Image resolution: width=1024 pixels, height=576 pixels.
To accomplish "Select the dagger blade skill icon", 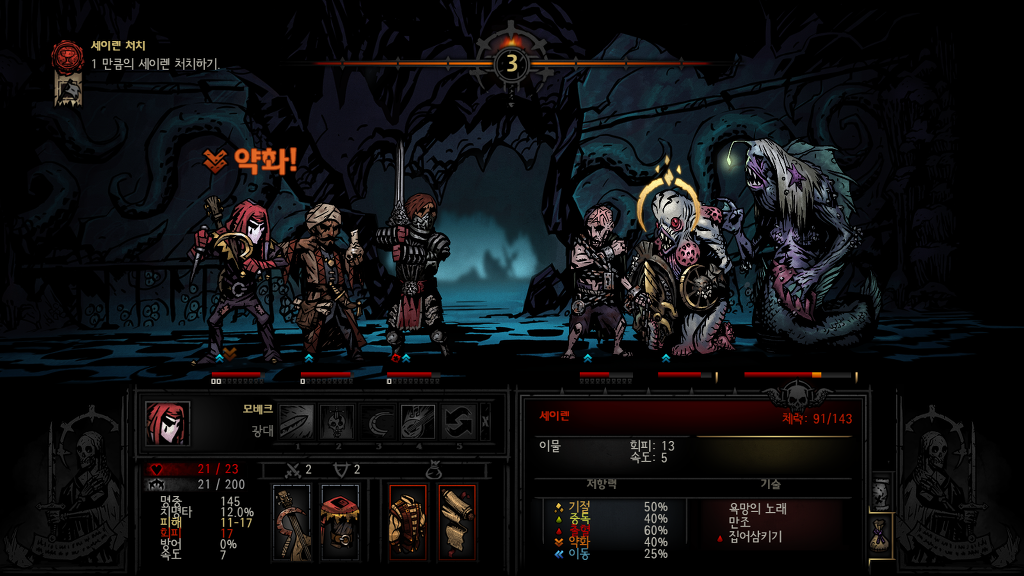I will coord(297,421).
